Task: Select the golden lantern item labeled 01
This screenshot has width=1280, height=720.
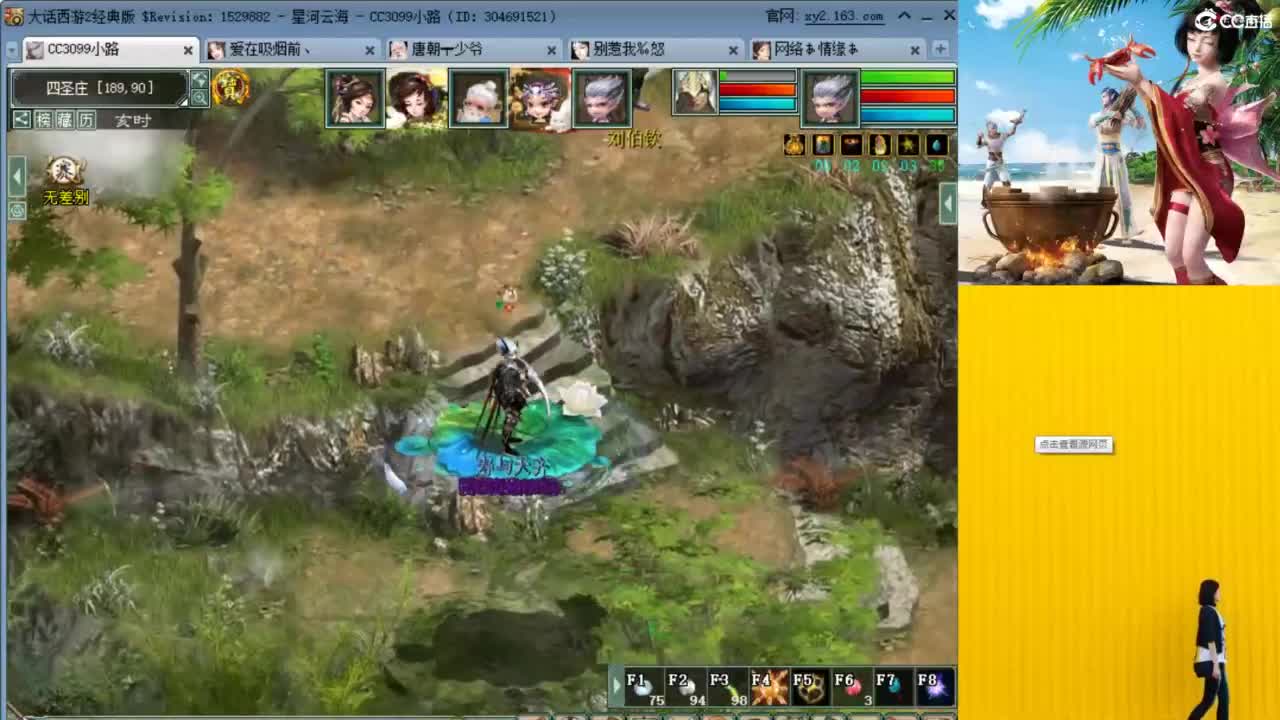Action: pos(796,146)
